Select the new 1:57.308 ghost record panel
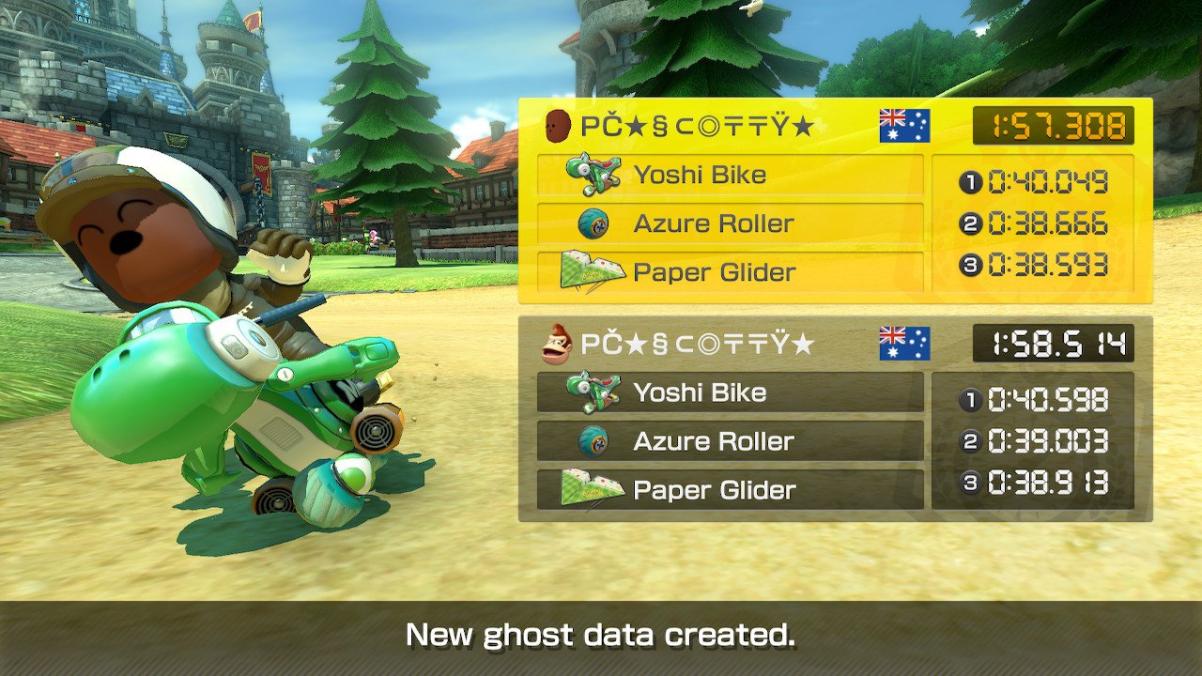The image size is (1202, 676). tap(834, 200)
